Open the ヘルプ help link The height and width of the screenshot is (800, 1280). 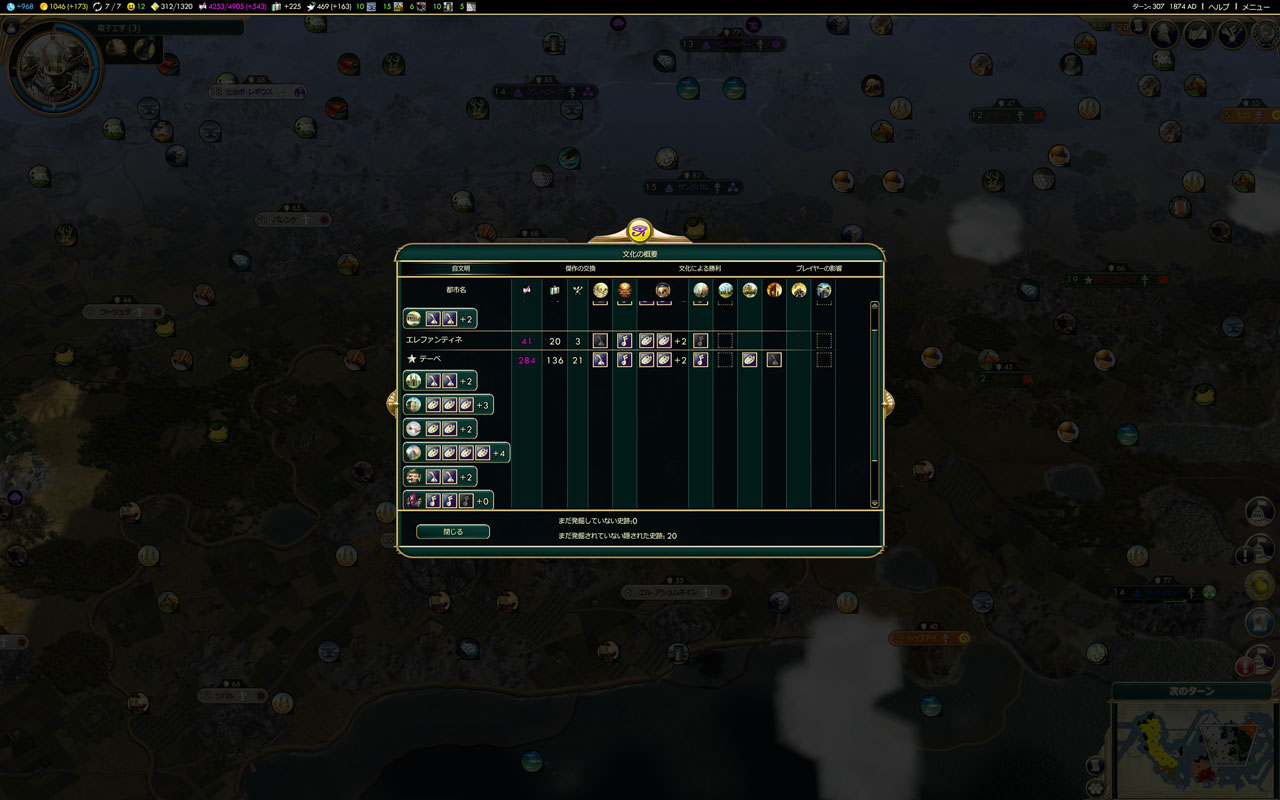[x=1219, y=7]
